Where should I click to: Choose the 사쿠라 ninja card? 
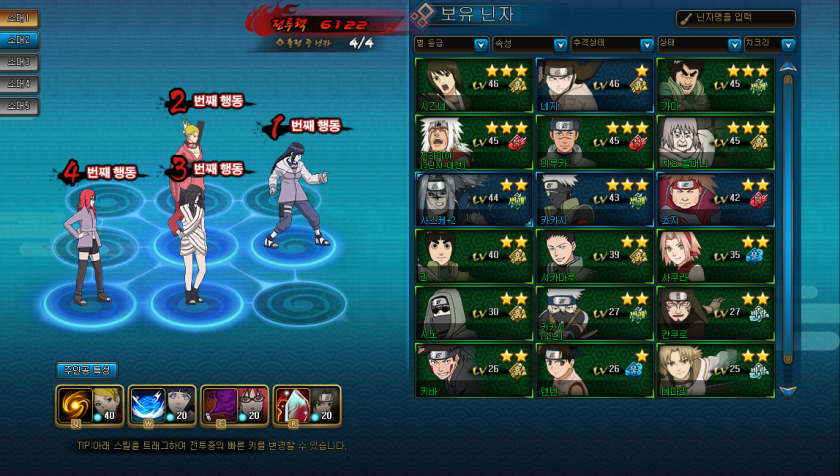[x=715, y=255]
